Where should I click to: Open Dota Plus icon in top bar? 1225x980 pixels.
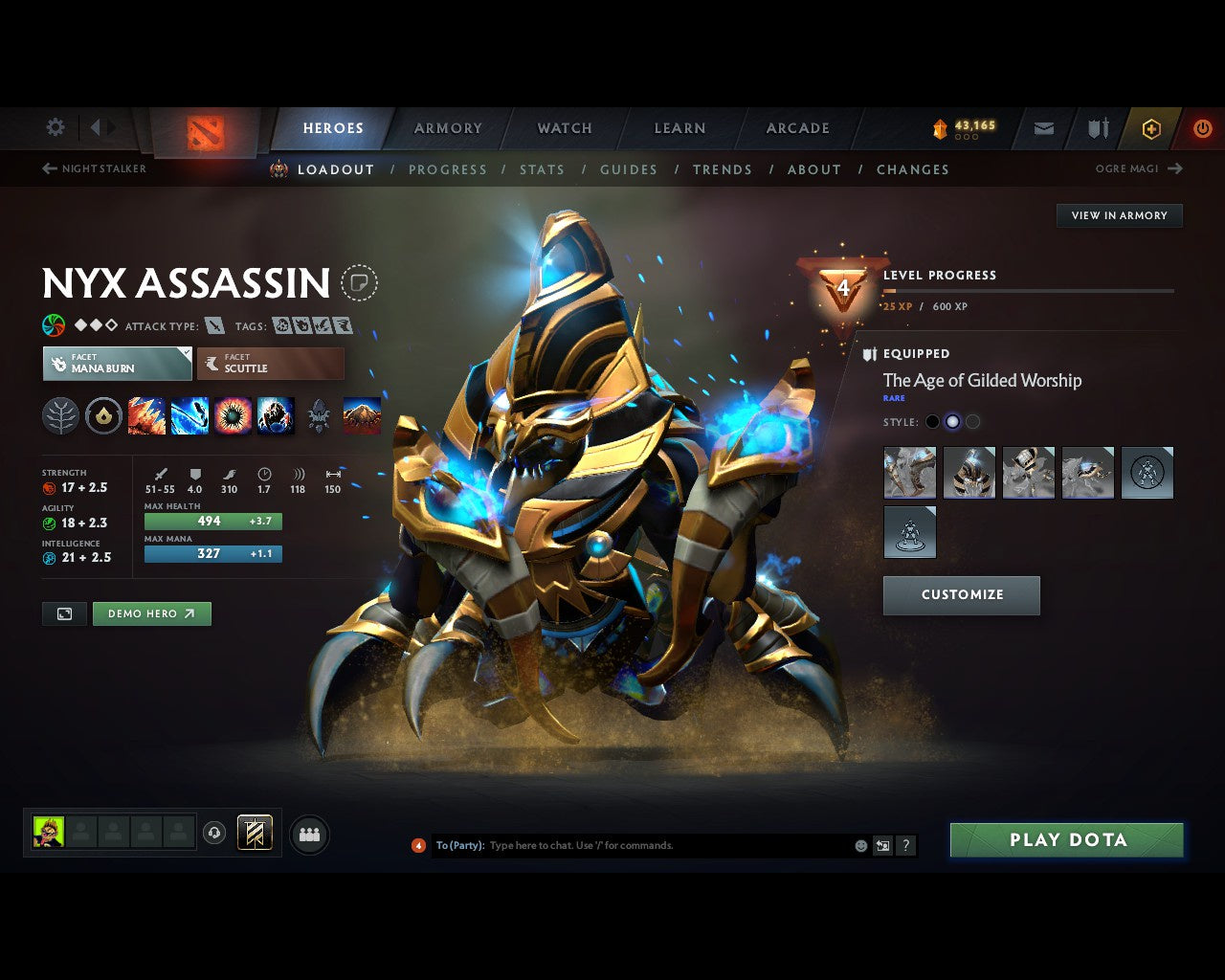click(x=1150, y=128)
